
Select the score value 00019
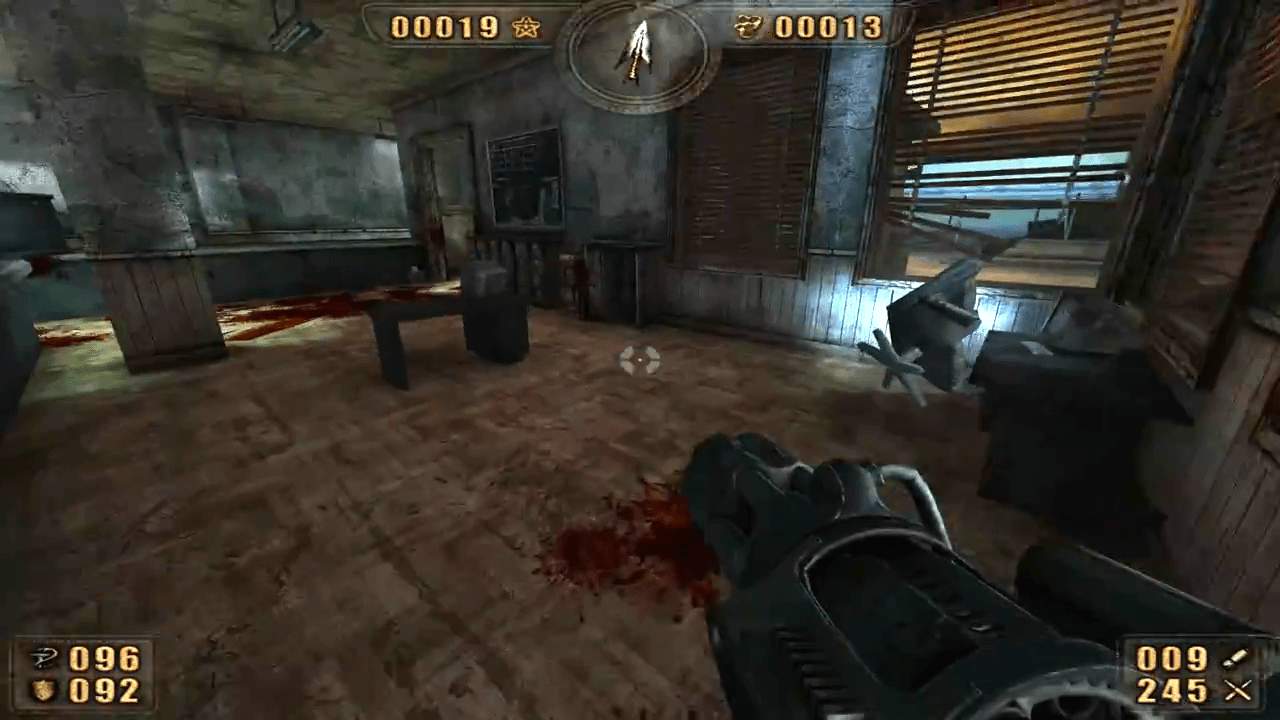coord(444,29)
